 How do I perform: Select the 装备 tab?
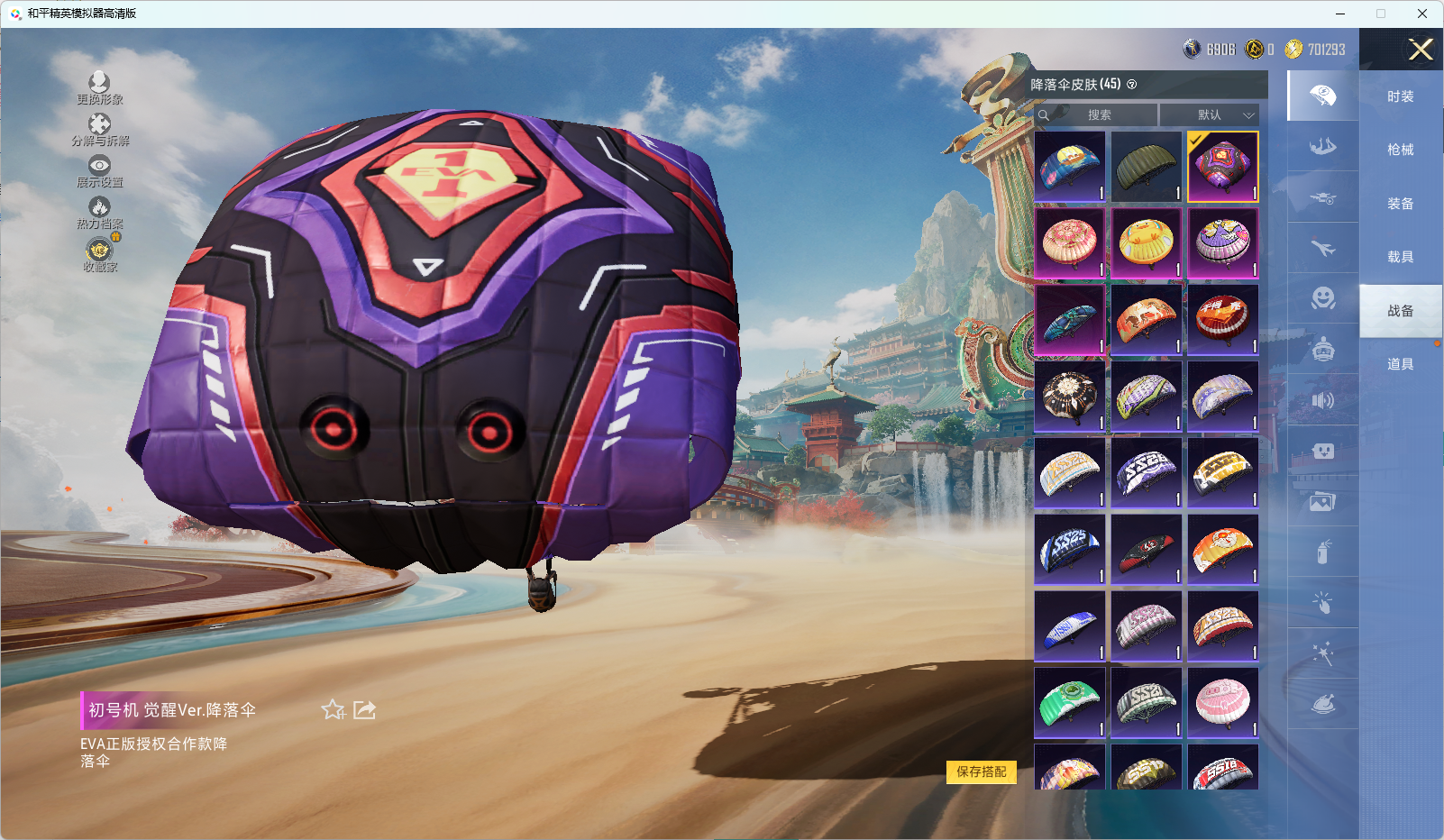click(1400, 204)
